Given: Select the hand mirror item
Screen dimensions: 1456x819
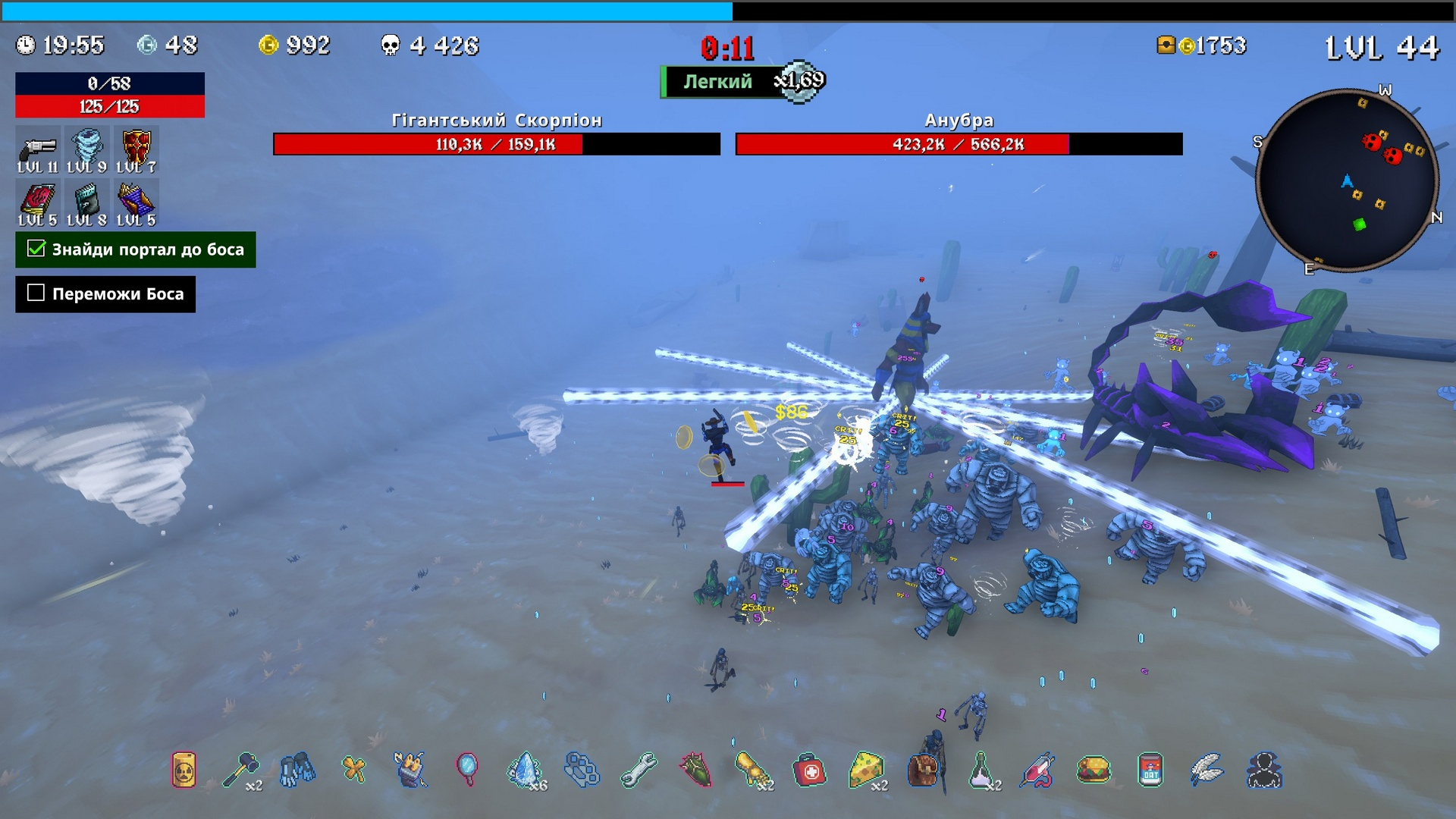Looking at the screenshot, I should [x=467, y=770].
